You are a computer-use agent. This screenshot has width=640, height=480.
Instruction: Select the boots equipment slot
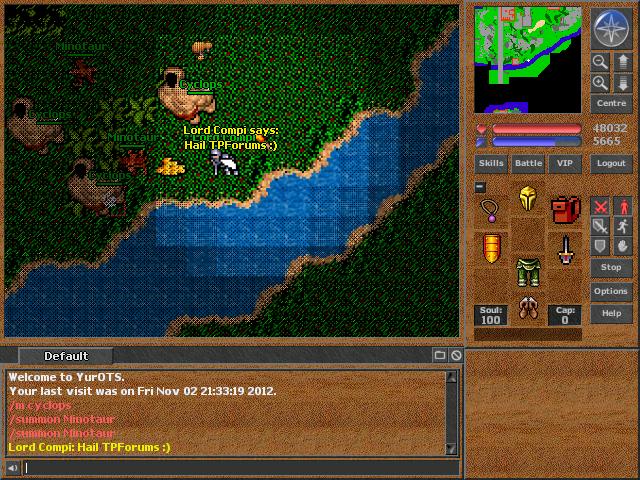click(528, 307)
